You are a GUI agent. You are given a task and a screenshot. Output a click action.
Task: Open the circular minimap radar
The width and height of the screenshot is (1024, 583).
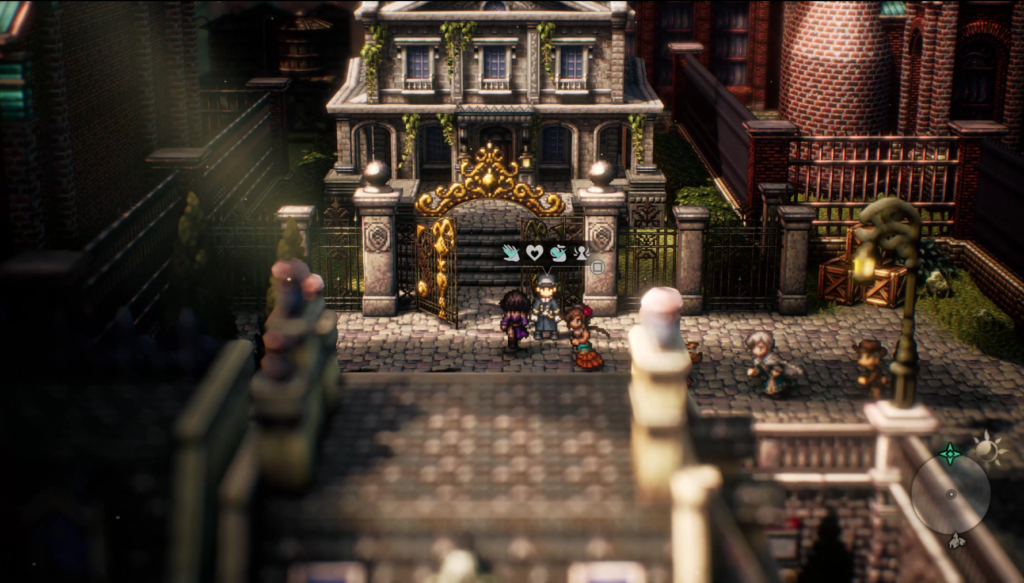pyautogui.click(x=950, y=494)
